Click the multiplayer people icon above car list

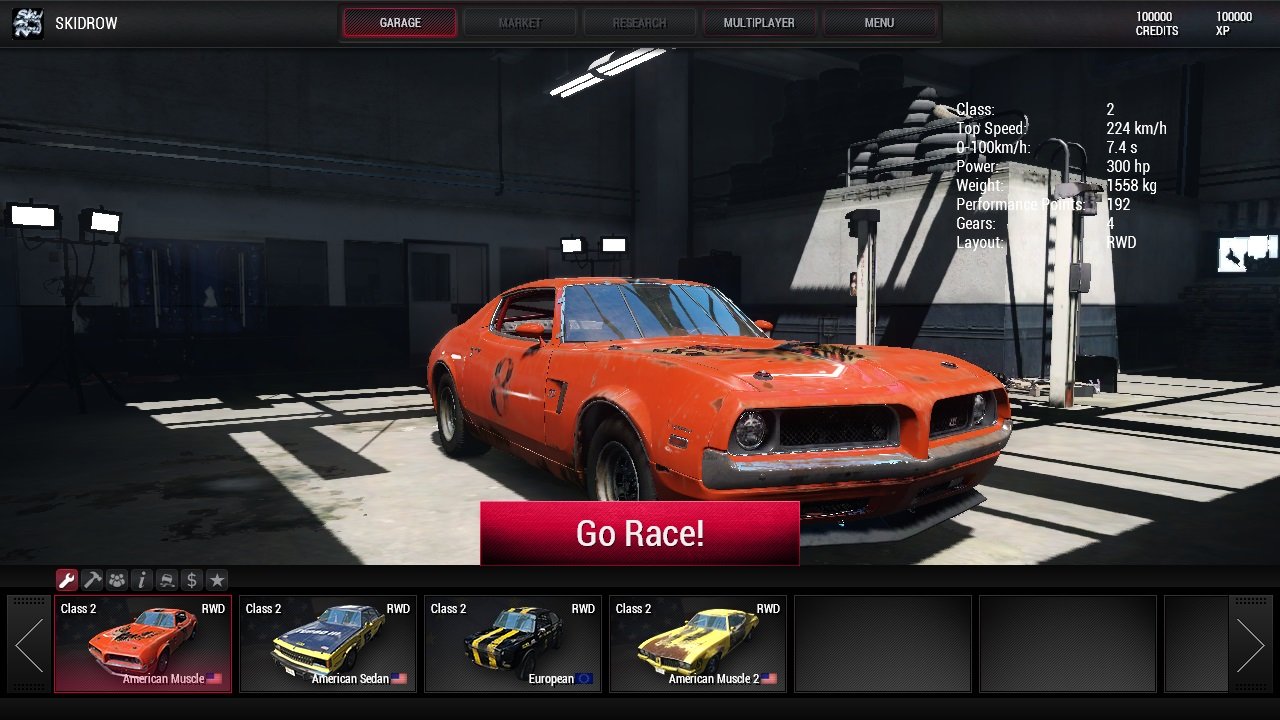(x=115, y=579)
